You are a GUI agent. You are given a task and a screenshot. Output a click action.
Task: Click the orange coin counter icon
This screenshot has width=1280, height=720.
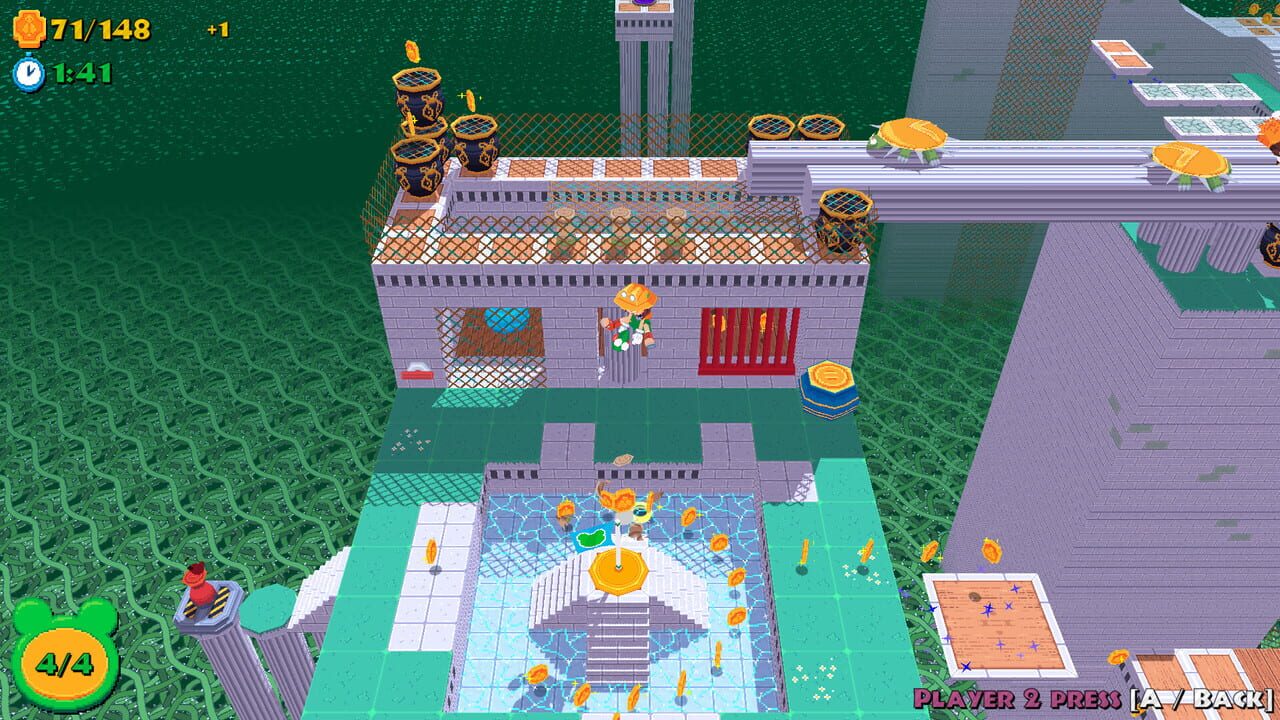(29, 27)
